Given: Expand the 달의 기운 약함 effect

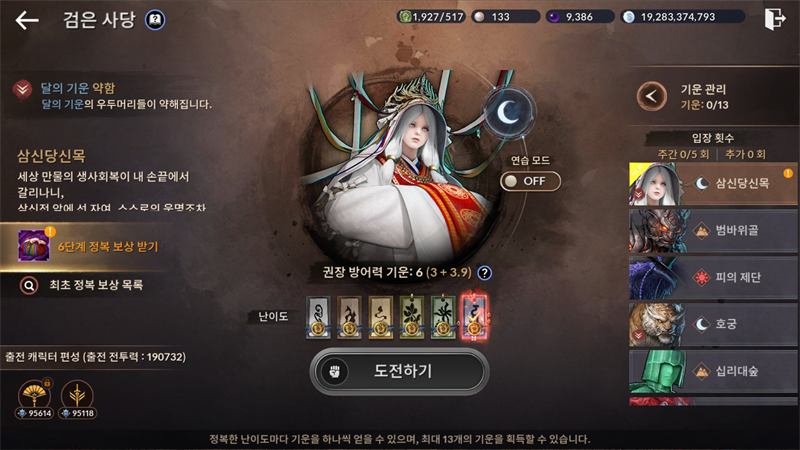Looking at the screenshot, I should tap(22, 90).
